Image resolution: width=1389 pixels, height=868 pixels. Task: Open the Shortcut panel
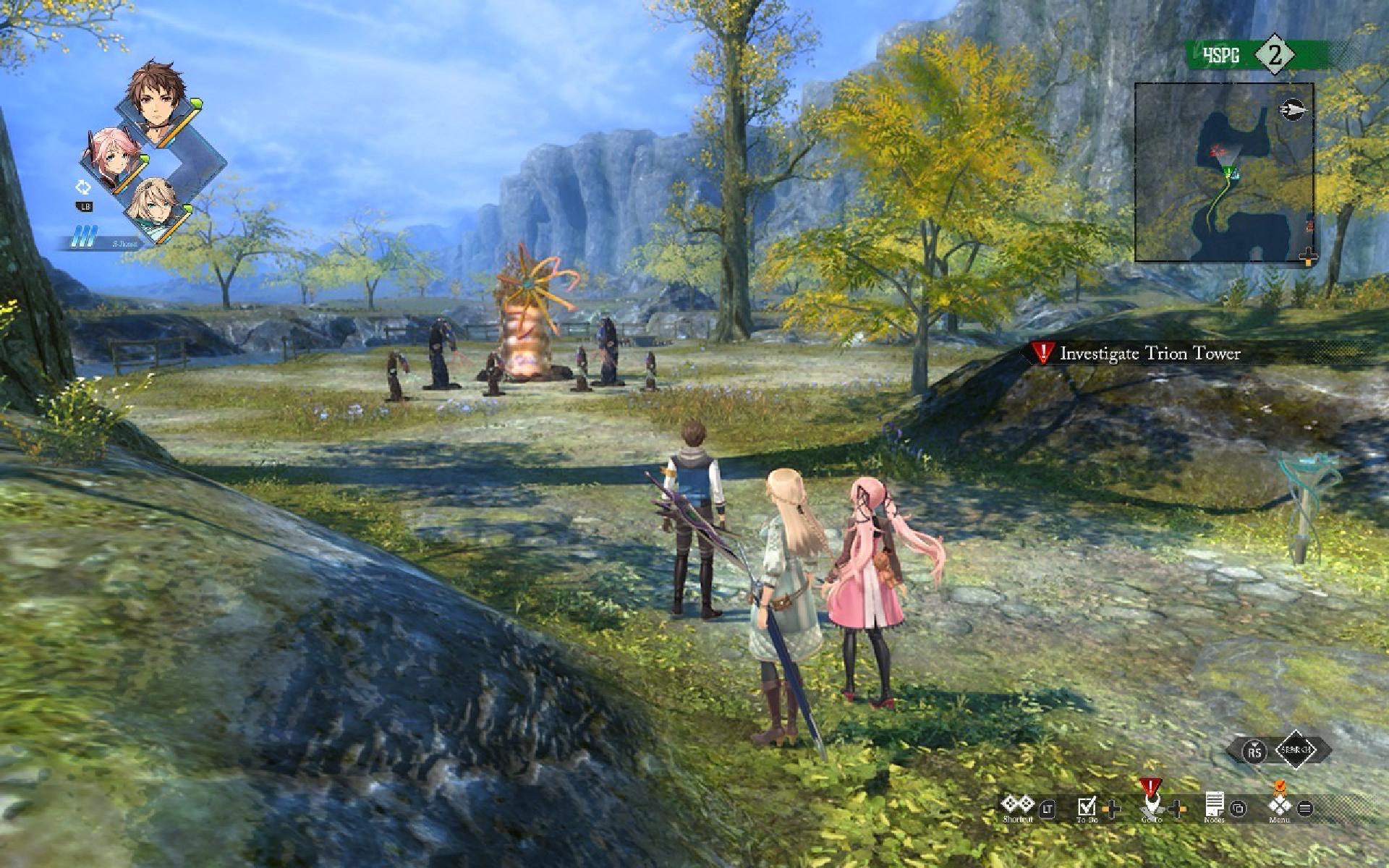click(x=1017, y=807)
